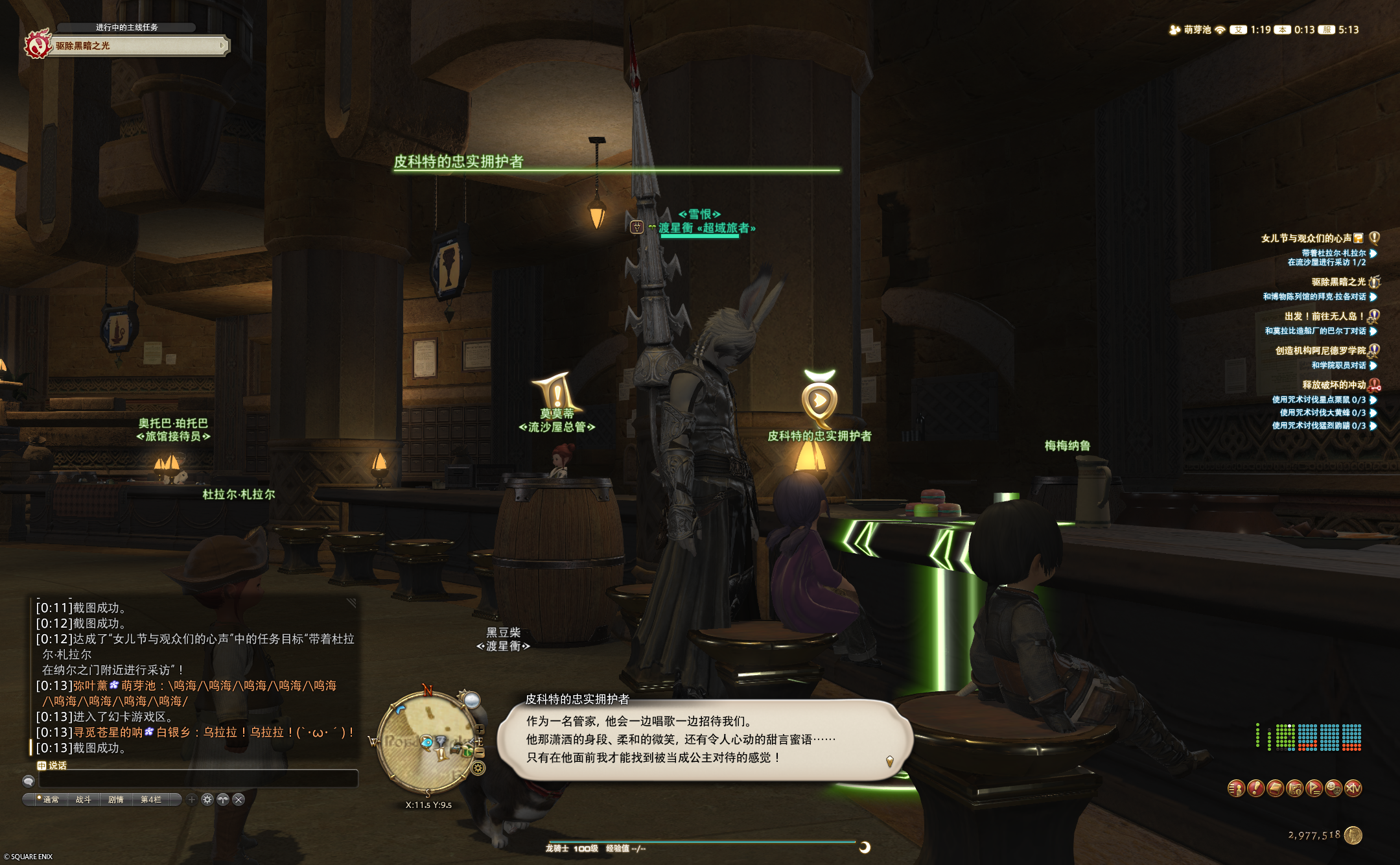Open the party flag icon

point(1314,789)
